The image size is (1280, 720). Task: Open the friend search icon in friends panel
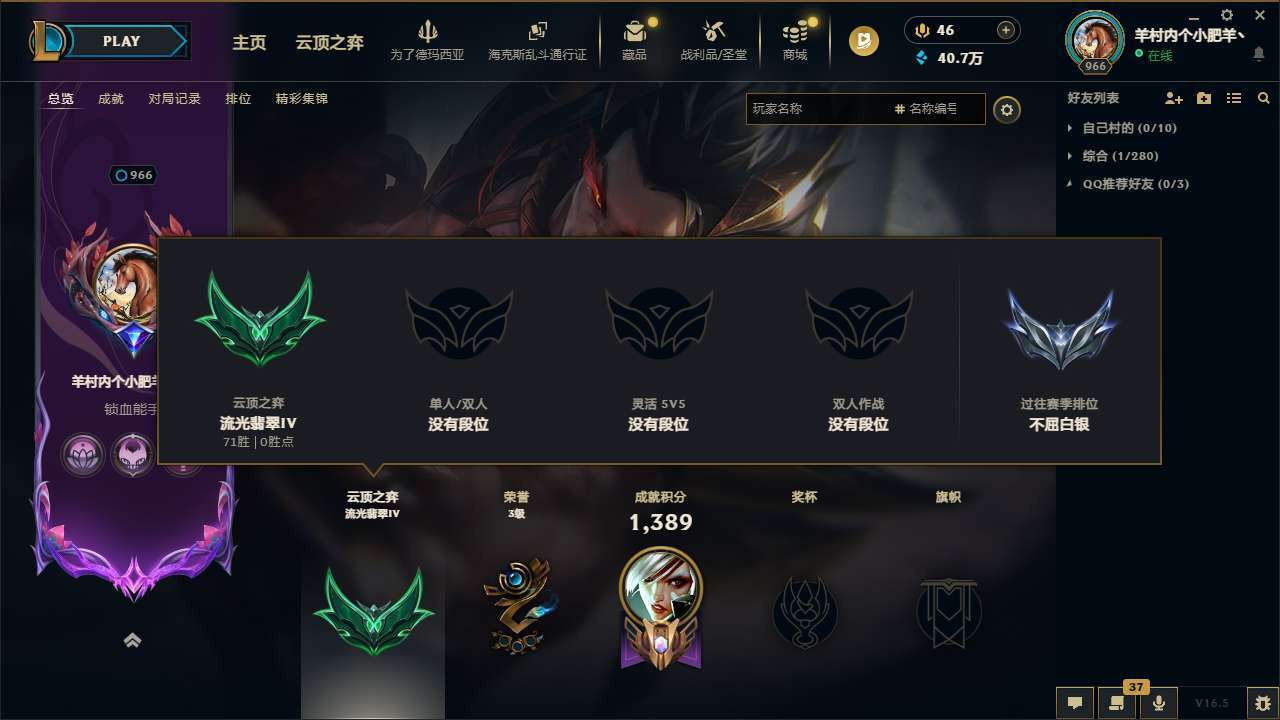(1263, 98)
